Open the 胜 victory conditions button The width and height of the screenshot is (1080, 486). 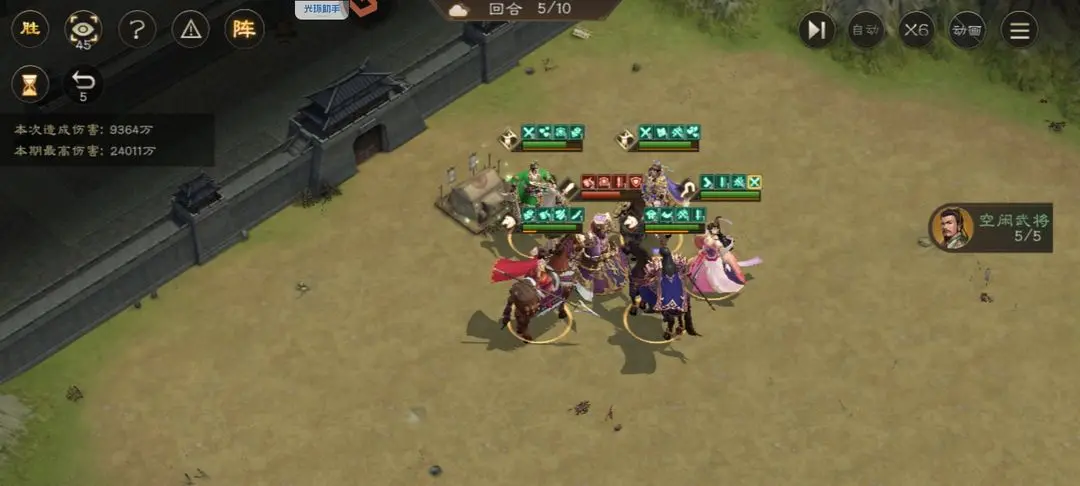click(x=30, y=29)
